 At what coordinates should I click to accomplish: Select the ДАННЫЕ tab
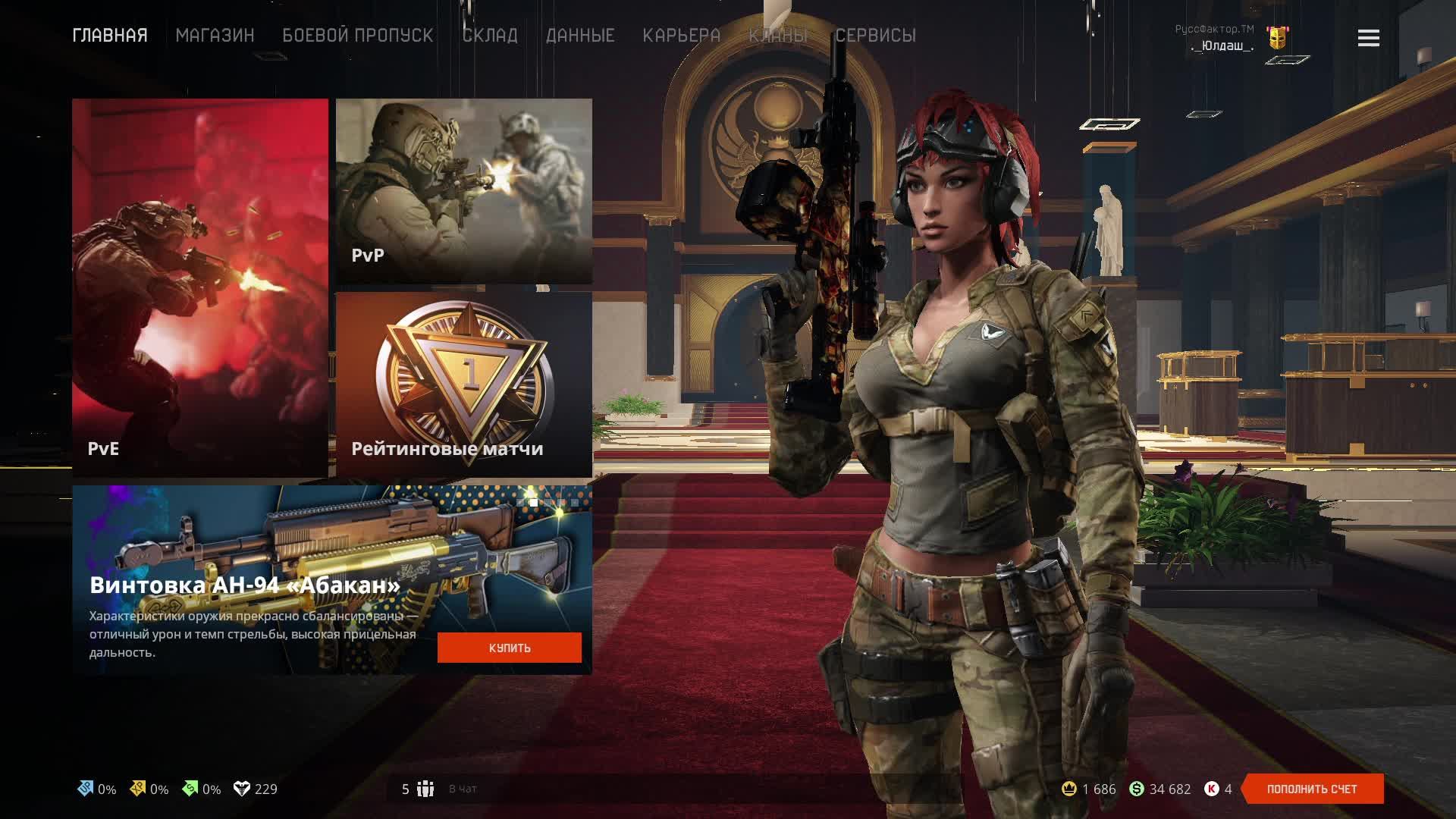(580, 36)
